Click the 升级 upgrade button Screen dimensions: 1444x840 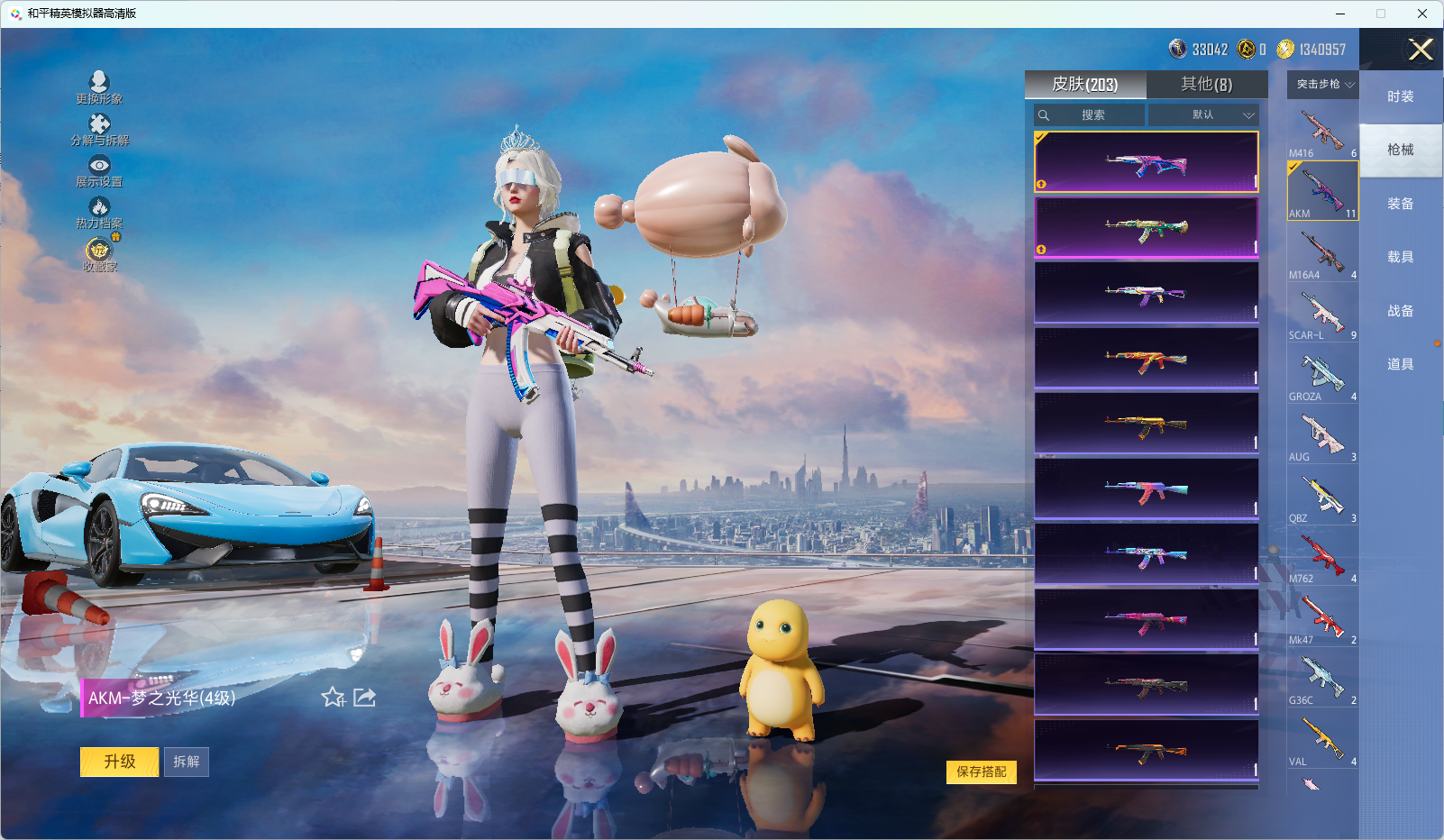[119, 762]
